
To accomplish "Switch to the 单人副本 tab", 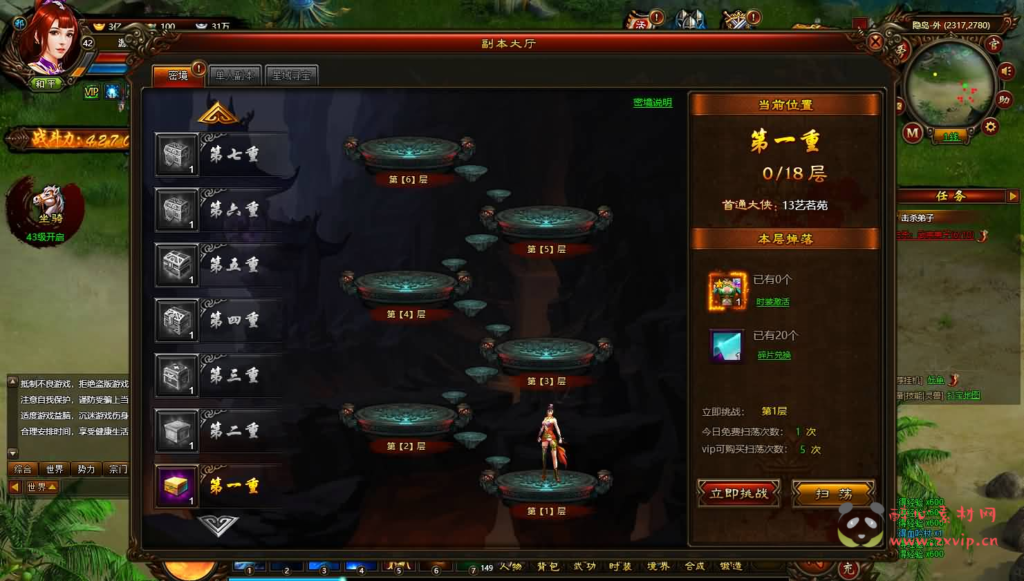I will coord(235,75).
